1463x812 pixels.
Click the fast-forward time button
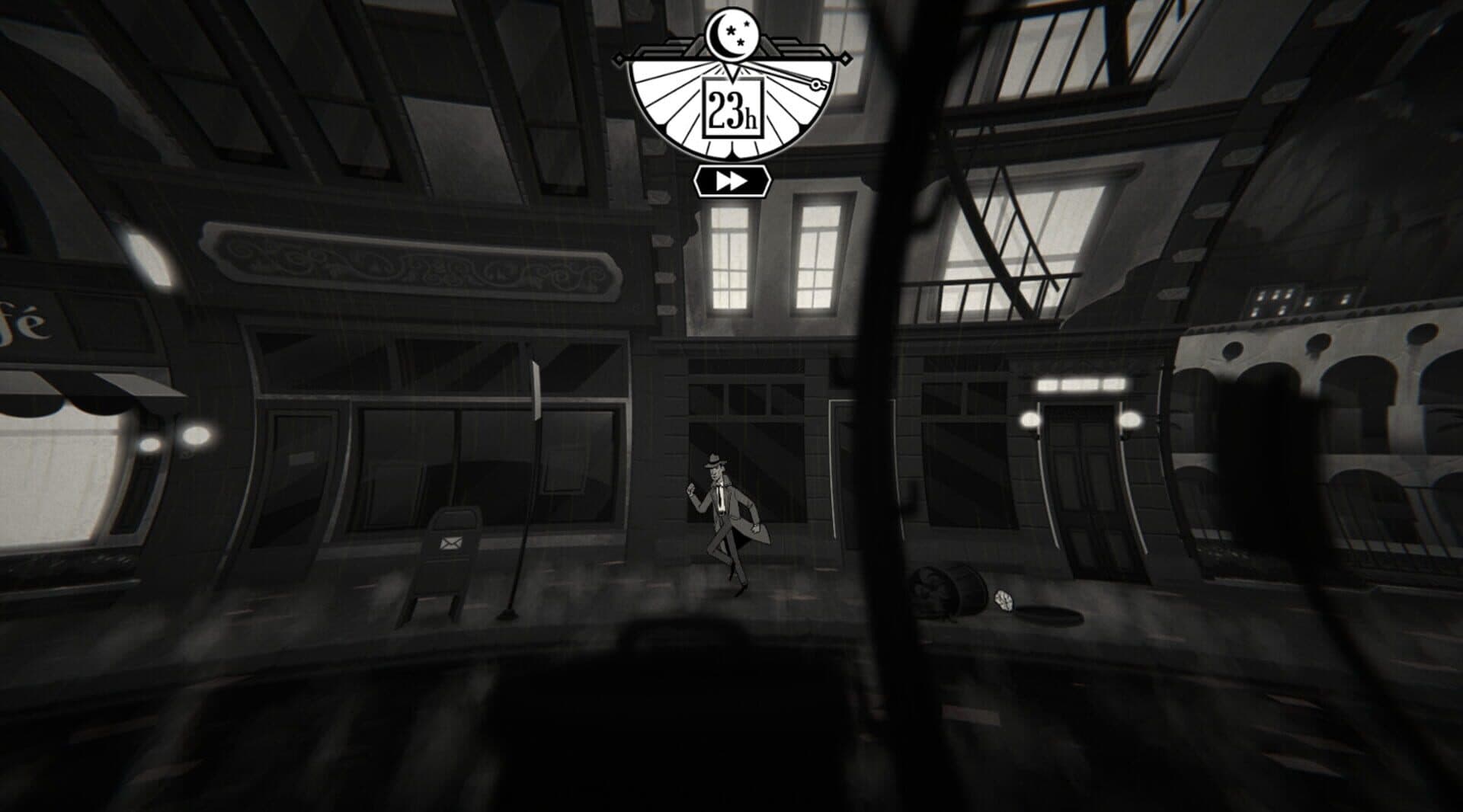[x=731, y=181]
